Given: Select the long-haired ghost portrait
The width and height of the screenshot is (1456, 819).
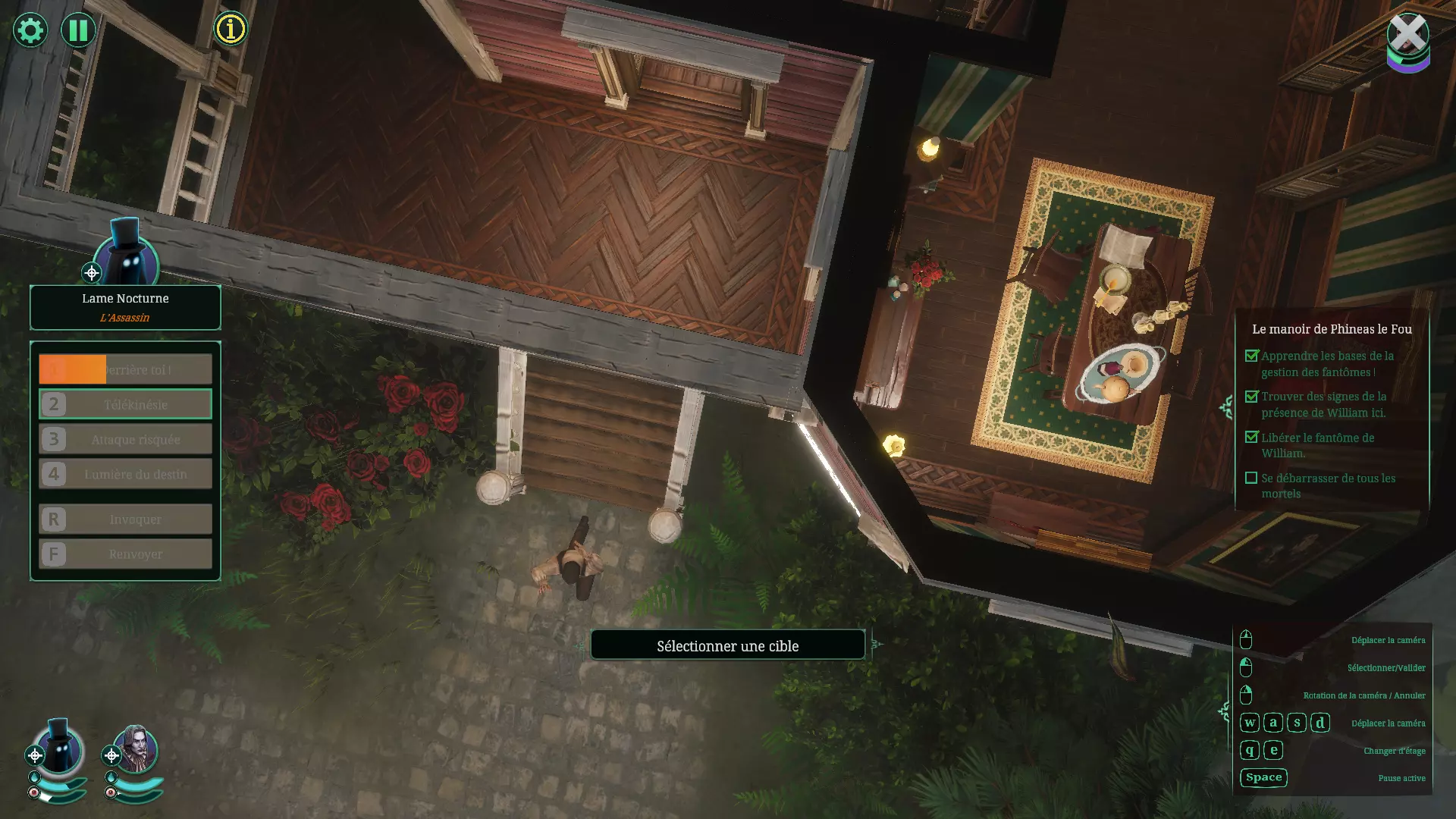Looking at the screenshot, I should pos(136,749).
